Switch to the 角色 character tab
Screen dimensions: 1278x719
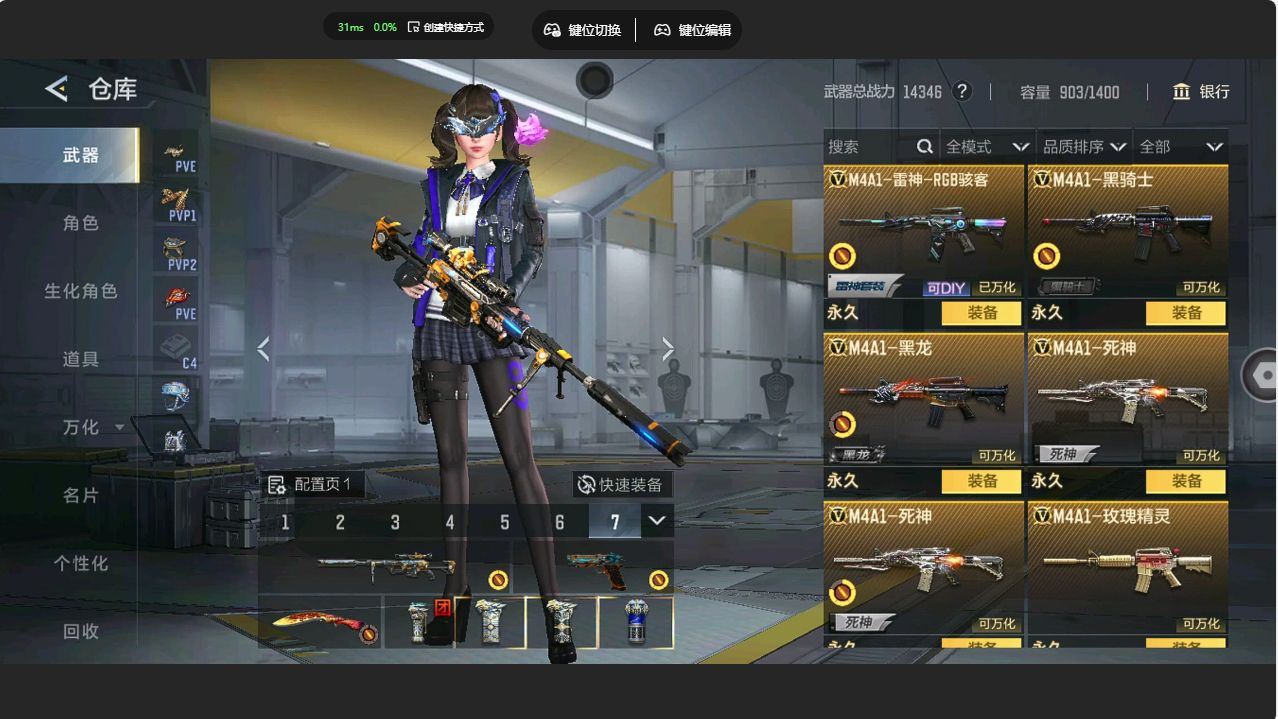coord(80,223)
